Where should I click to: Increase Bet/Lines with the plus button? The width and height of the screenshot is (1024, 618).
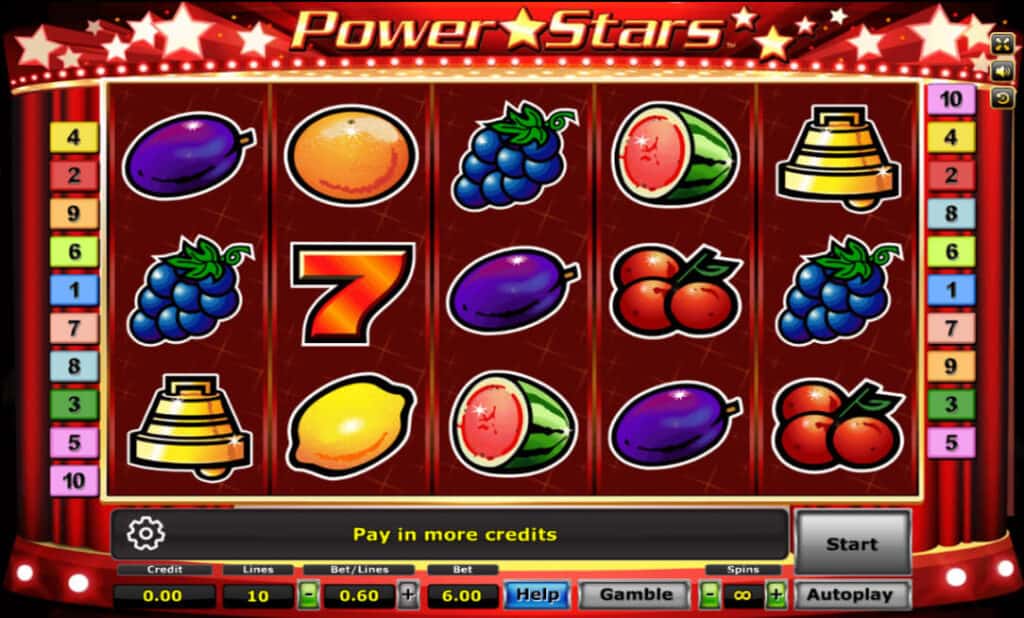point(408,595)
